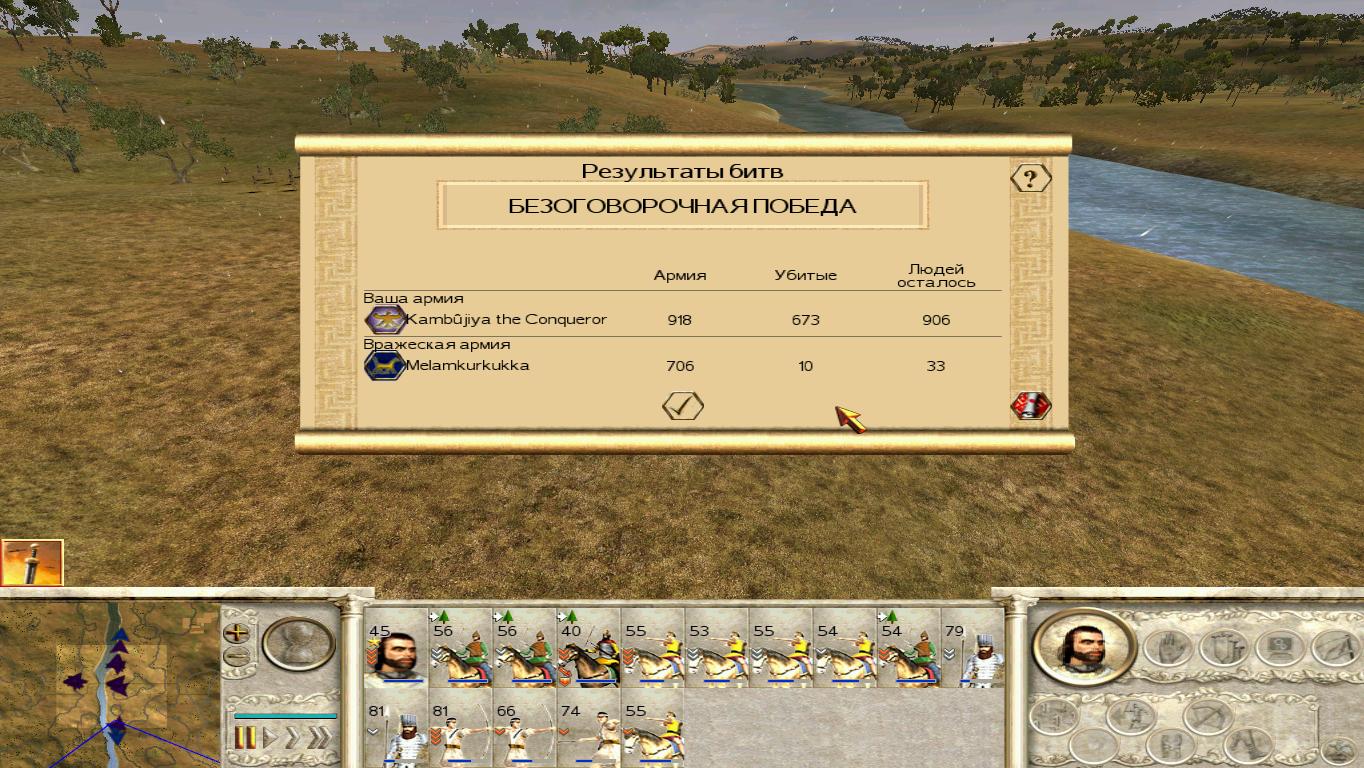
Task: Zoom in the minimap with plus button
Action: click(x=237, y=632)
